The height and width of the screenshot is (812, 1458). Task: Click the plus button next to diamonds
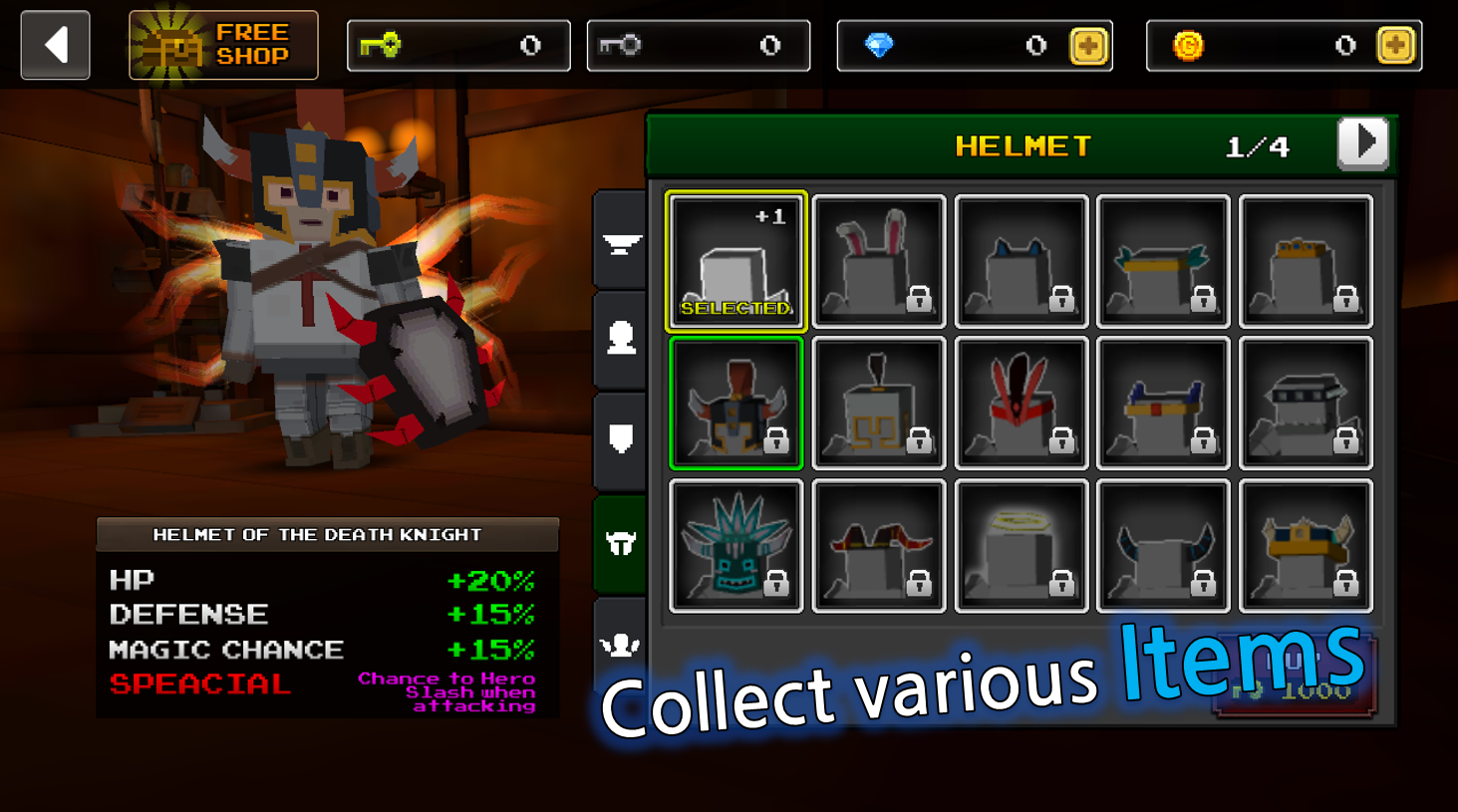1091,45
